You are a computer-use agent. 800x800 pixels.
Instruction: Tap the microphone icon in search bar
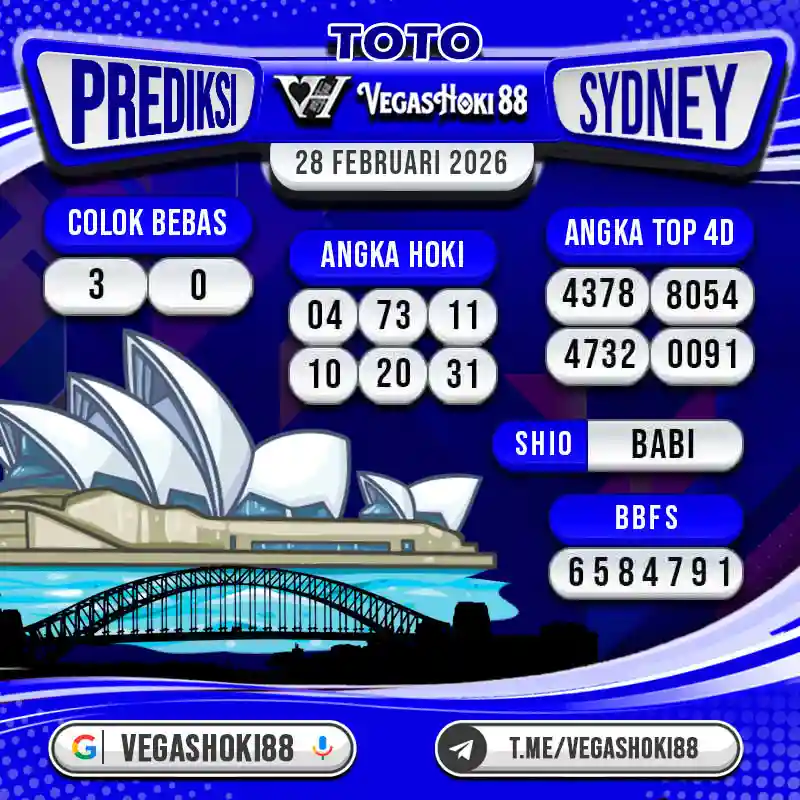point(322,748)
